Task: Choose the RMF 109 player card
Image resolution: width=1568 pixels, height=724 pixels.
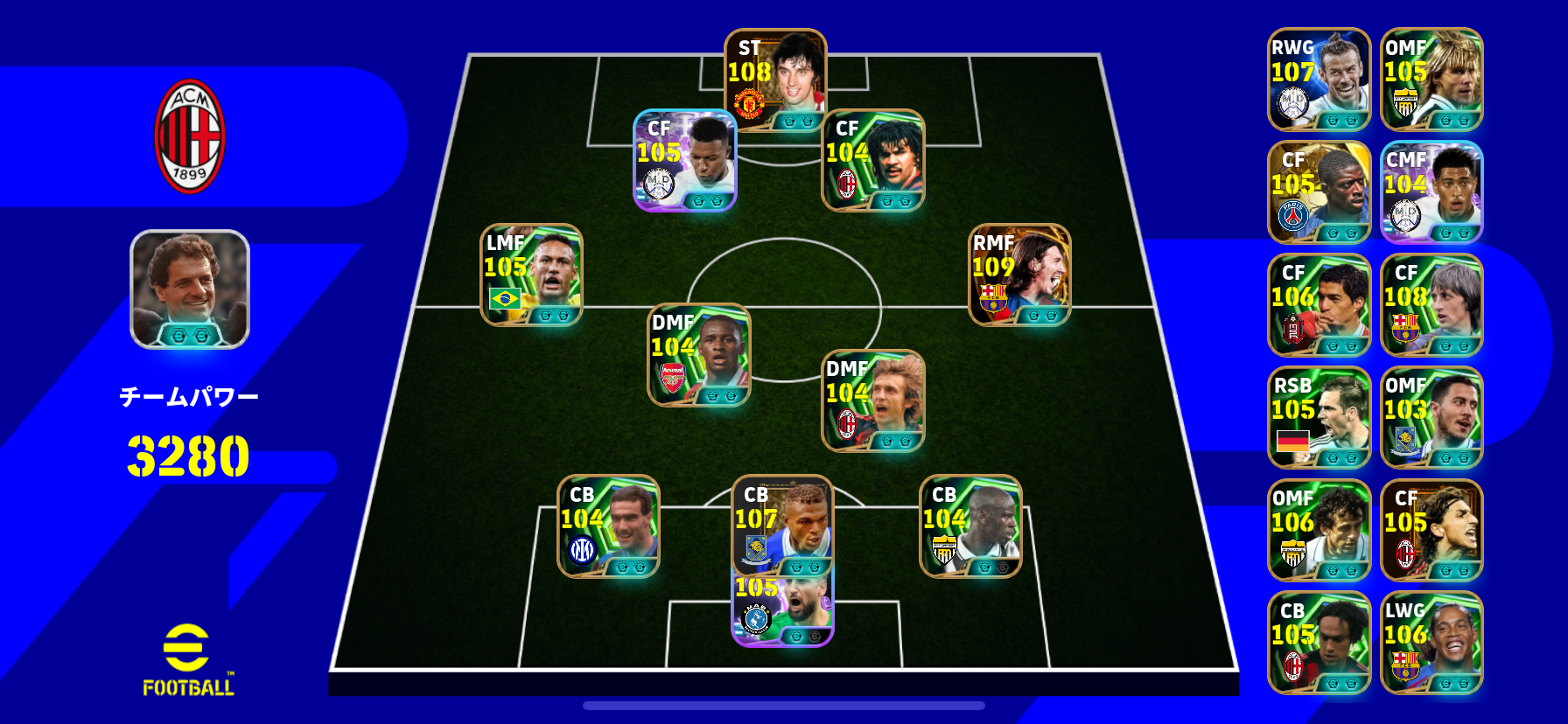Action: [x=1019, y=275]
